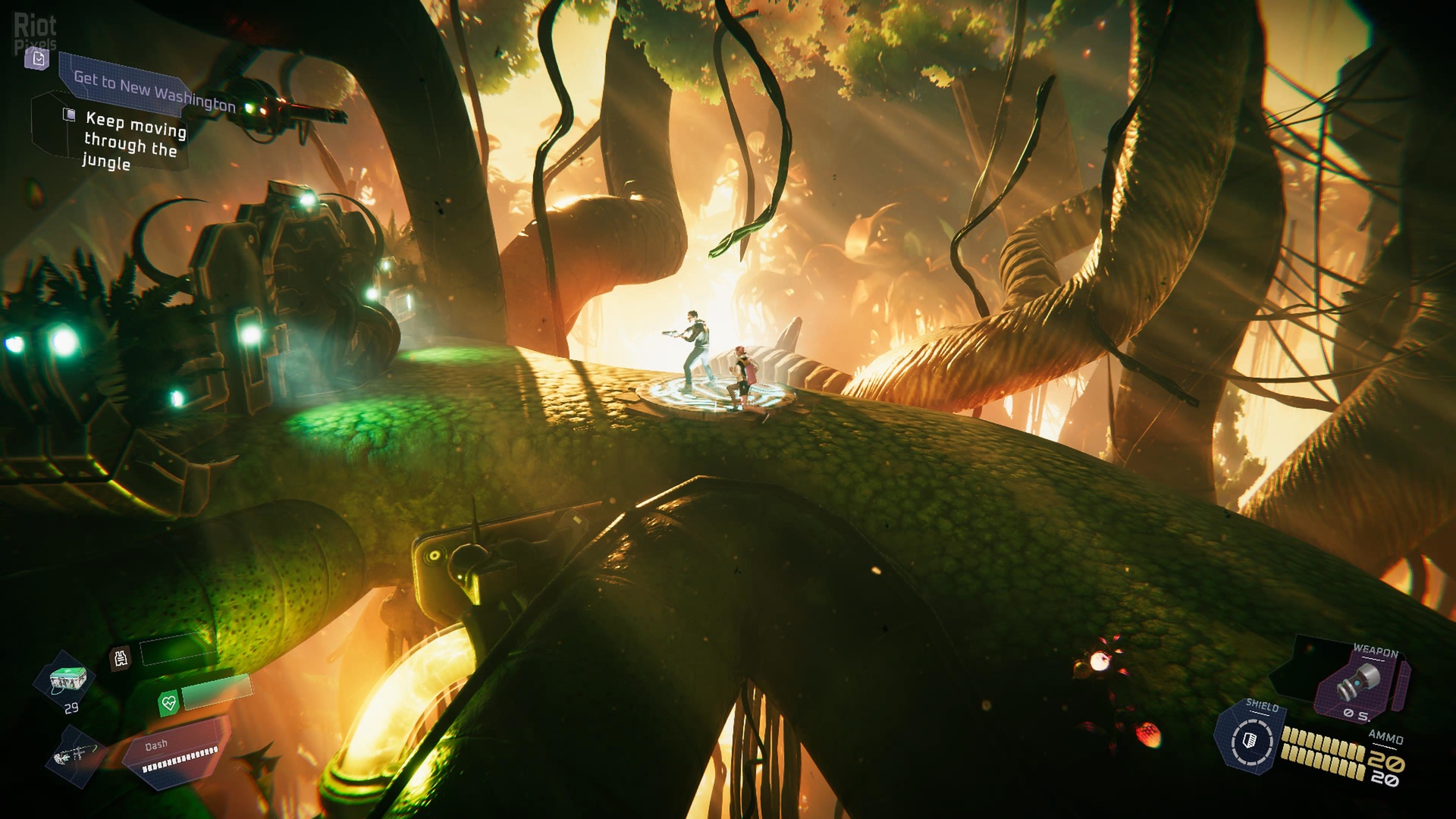The width and height of the screenshot is (1456, 819).
Task: Select the rifle weapon slot icon
Action: [77, 755]
